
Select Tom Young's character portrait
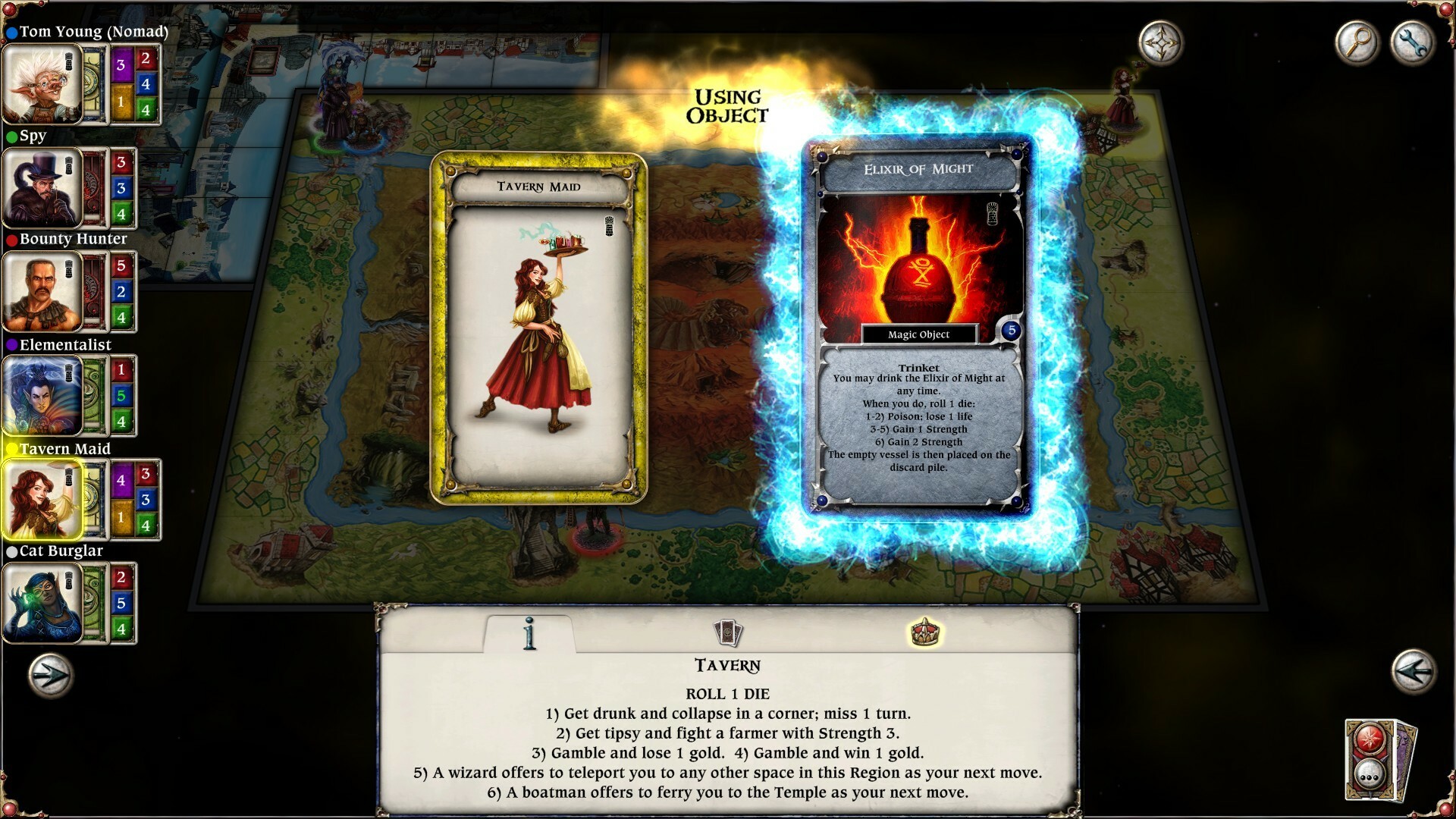pos(42,83)
